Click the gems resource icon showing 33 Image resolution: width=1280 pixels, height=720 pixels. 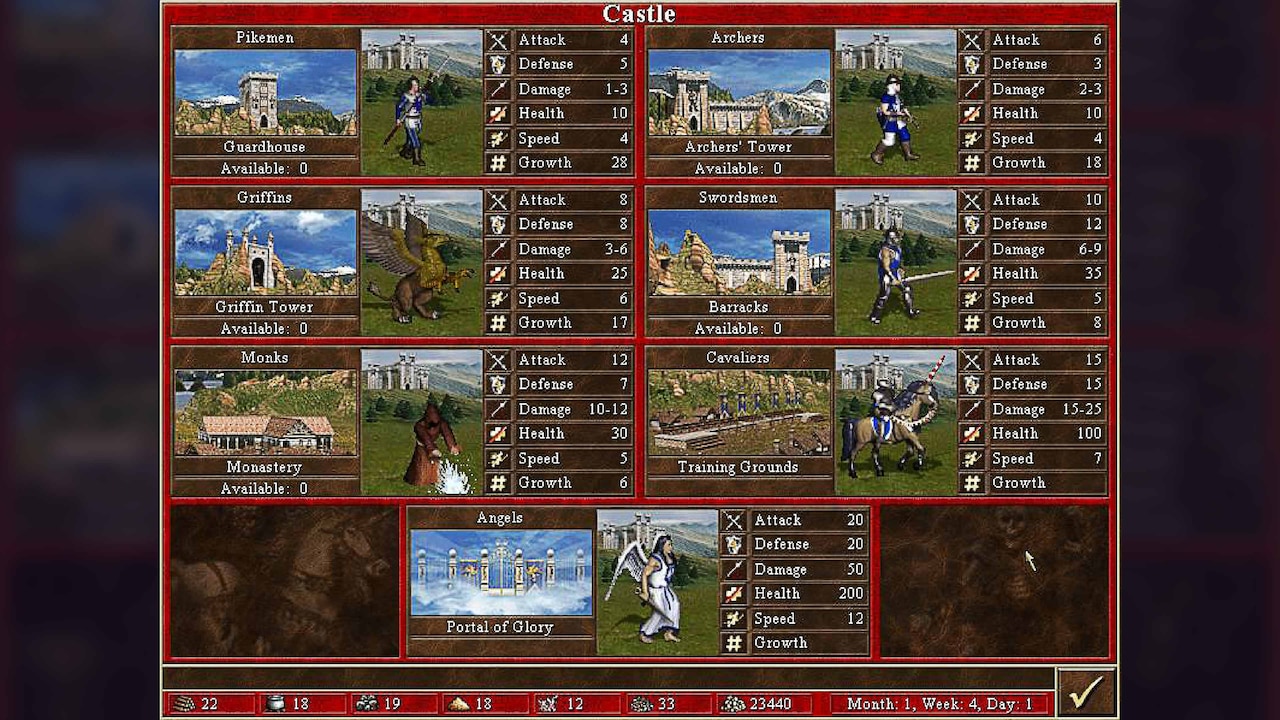pyautogui.click(x=641, y=704)
